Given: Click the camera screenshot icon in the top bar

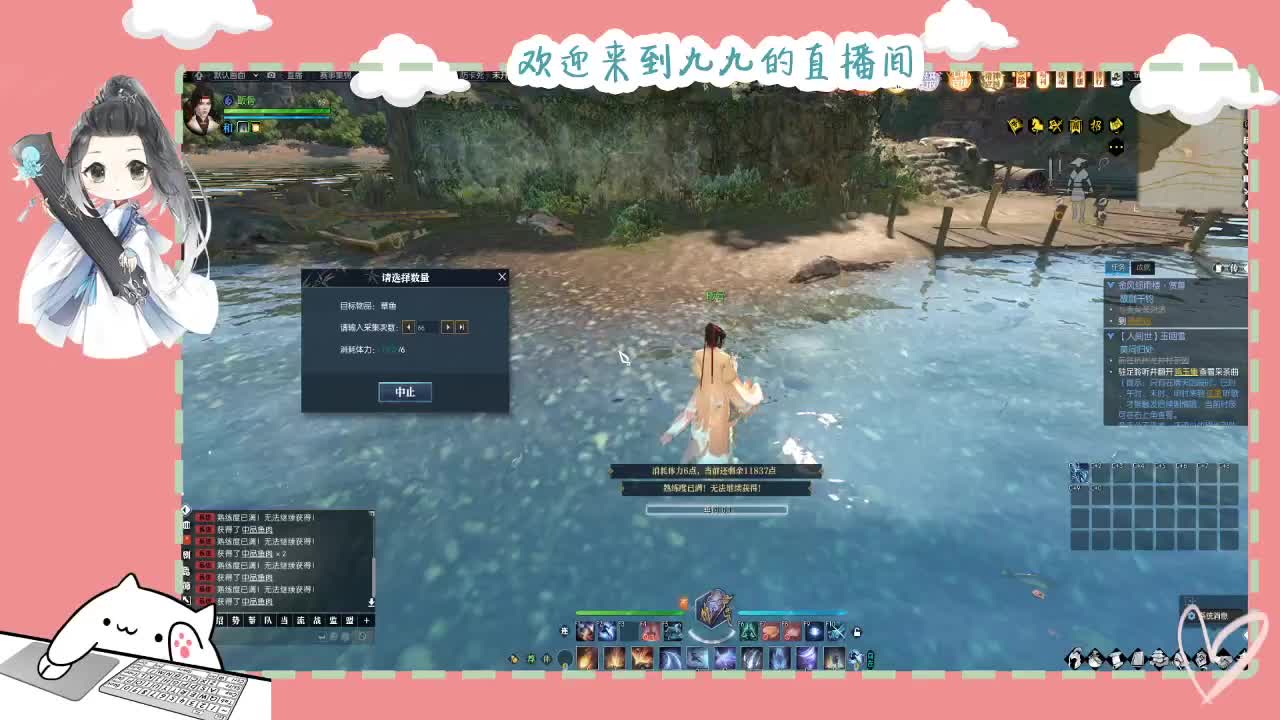Looking at the screenshot, I should click(x=272, y=75).
